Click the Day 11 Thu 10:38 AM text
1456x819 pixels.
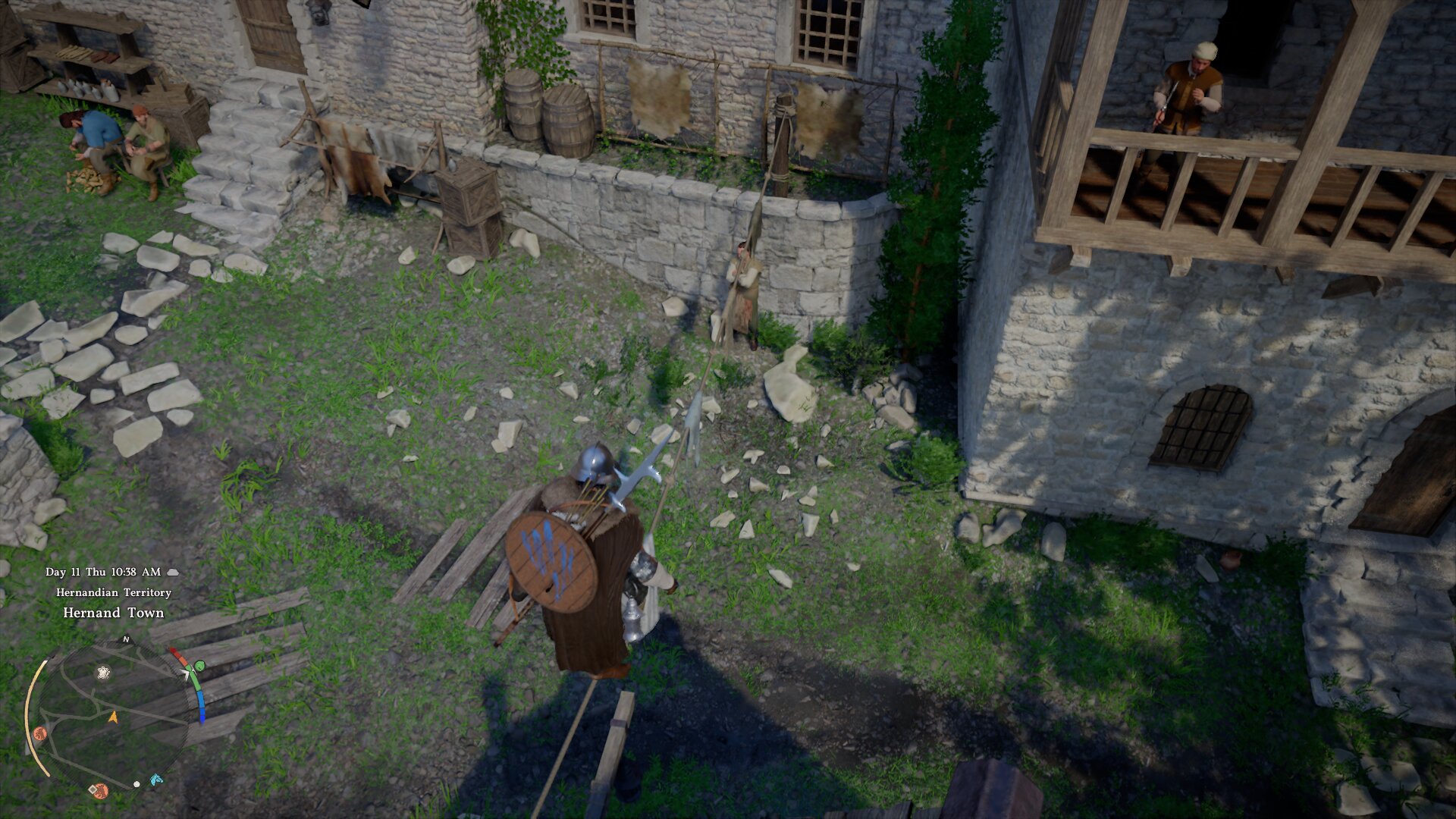(x=102, y=572)
